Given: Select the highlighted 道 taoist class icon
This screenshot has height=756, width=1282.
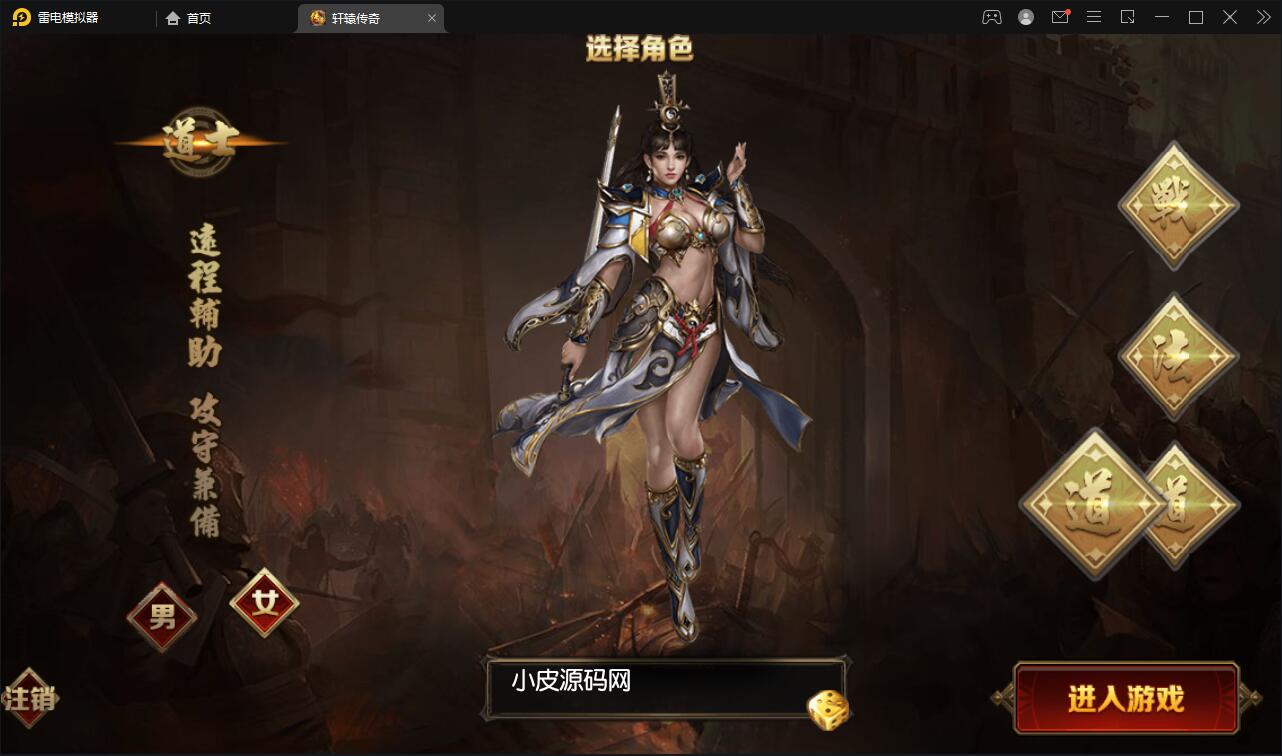Looking at the screenshot, I should (1096, 505).
